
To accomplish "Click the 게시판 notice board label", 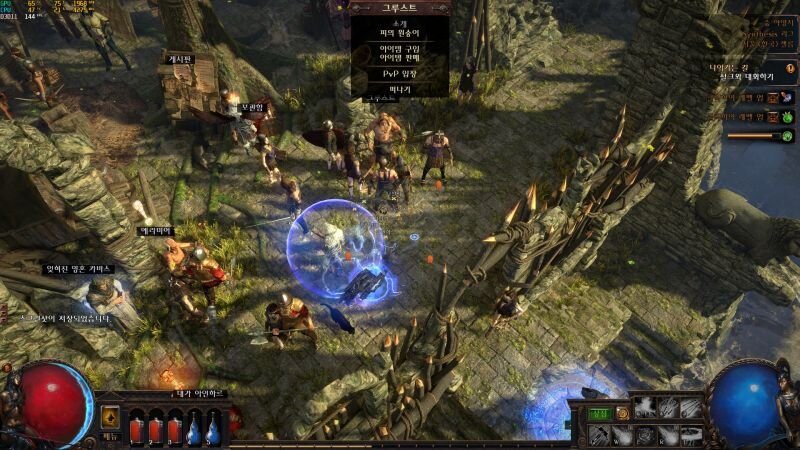I will (x=179, y=59).
